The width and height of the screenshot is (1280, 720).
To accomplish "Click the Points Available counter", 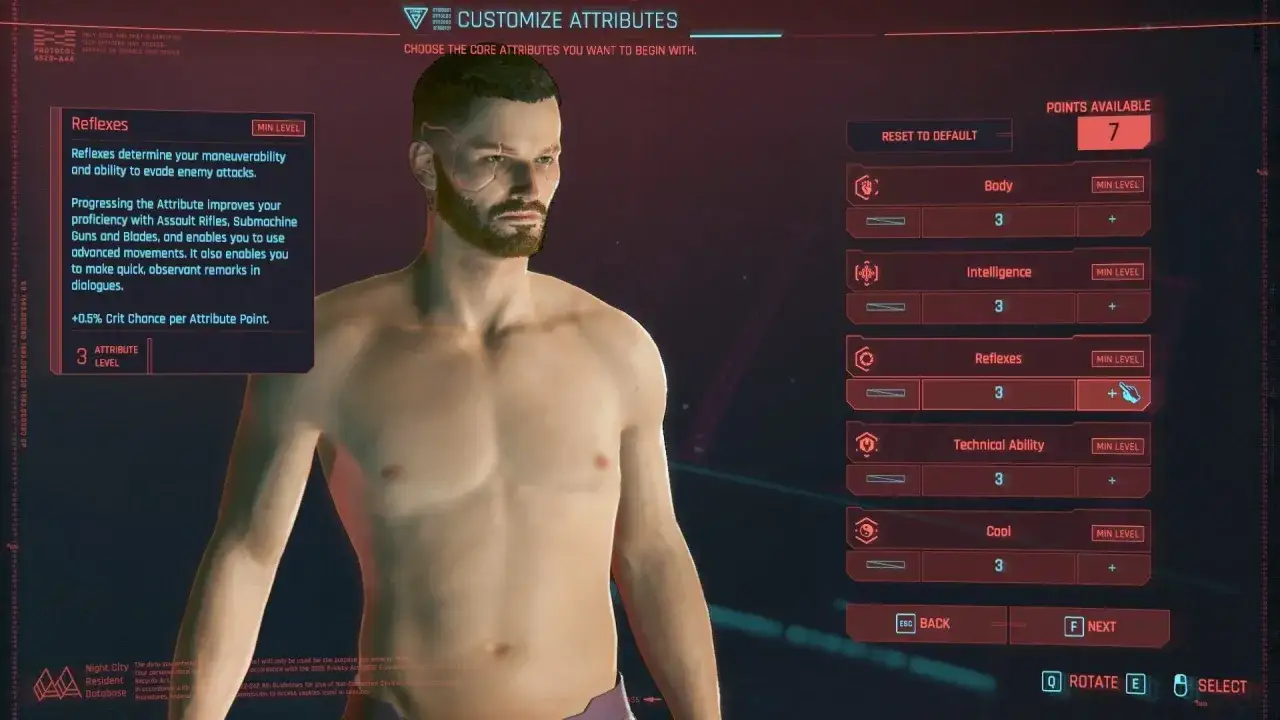I will pos(1114,131).
